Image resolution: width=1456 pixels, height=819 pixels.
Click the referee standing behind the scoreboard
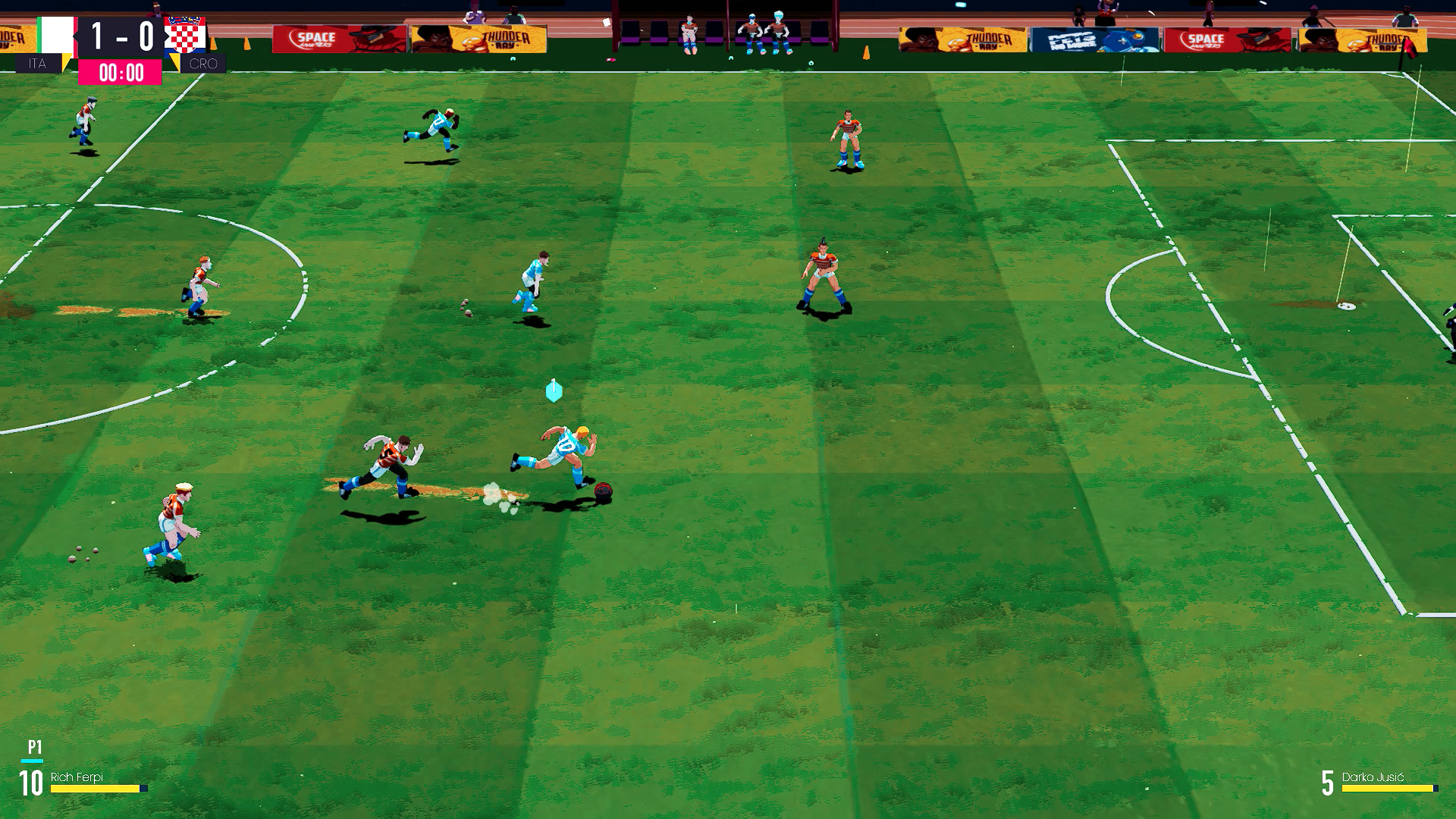156,8
